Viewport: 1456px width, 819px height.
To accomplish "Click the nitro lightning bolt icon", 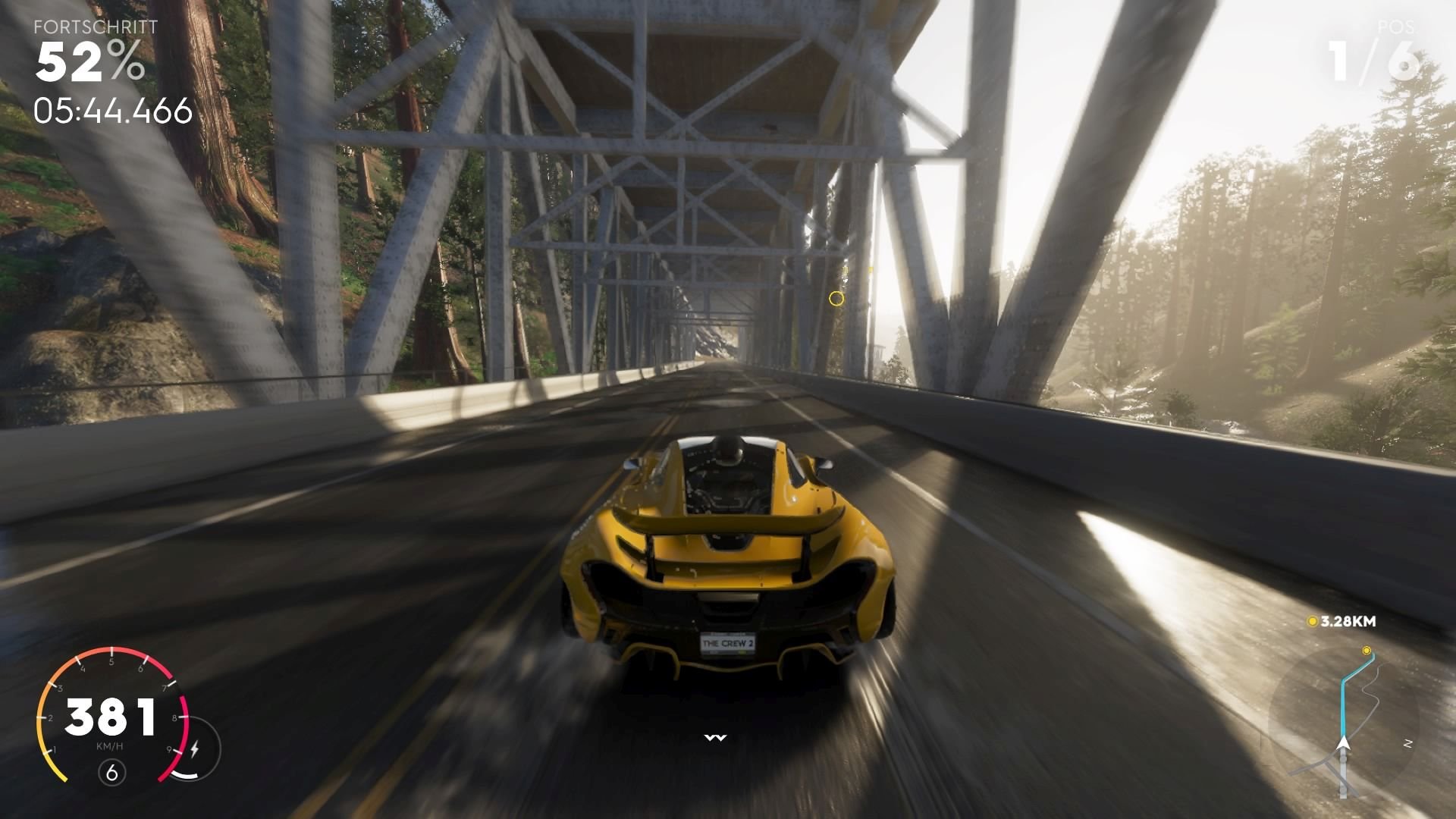I will pos(196,748).
